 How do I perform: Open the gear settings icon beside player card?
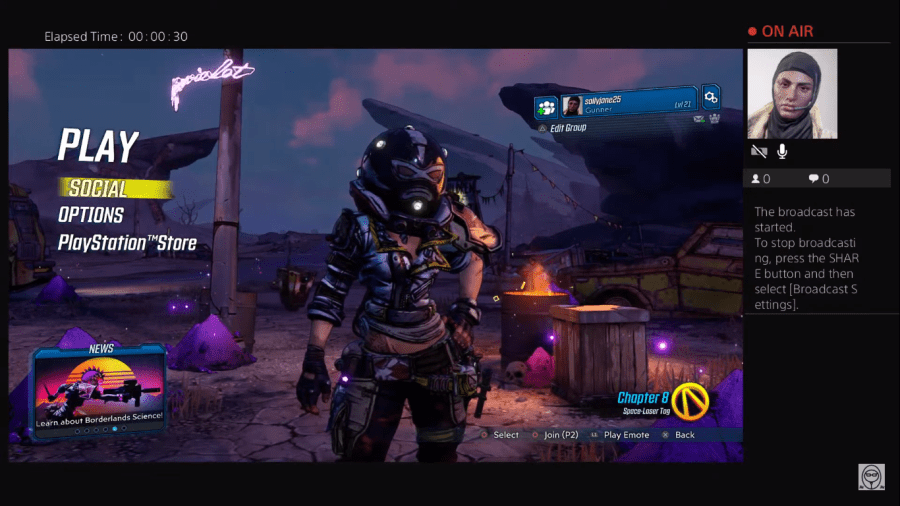click(710, 97)
